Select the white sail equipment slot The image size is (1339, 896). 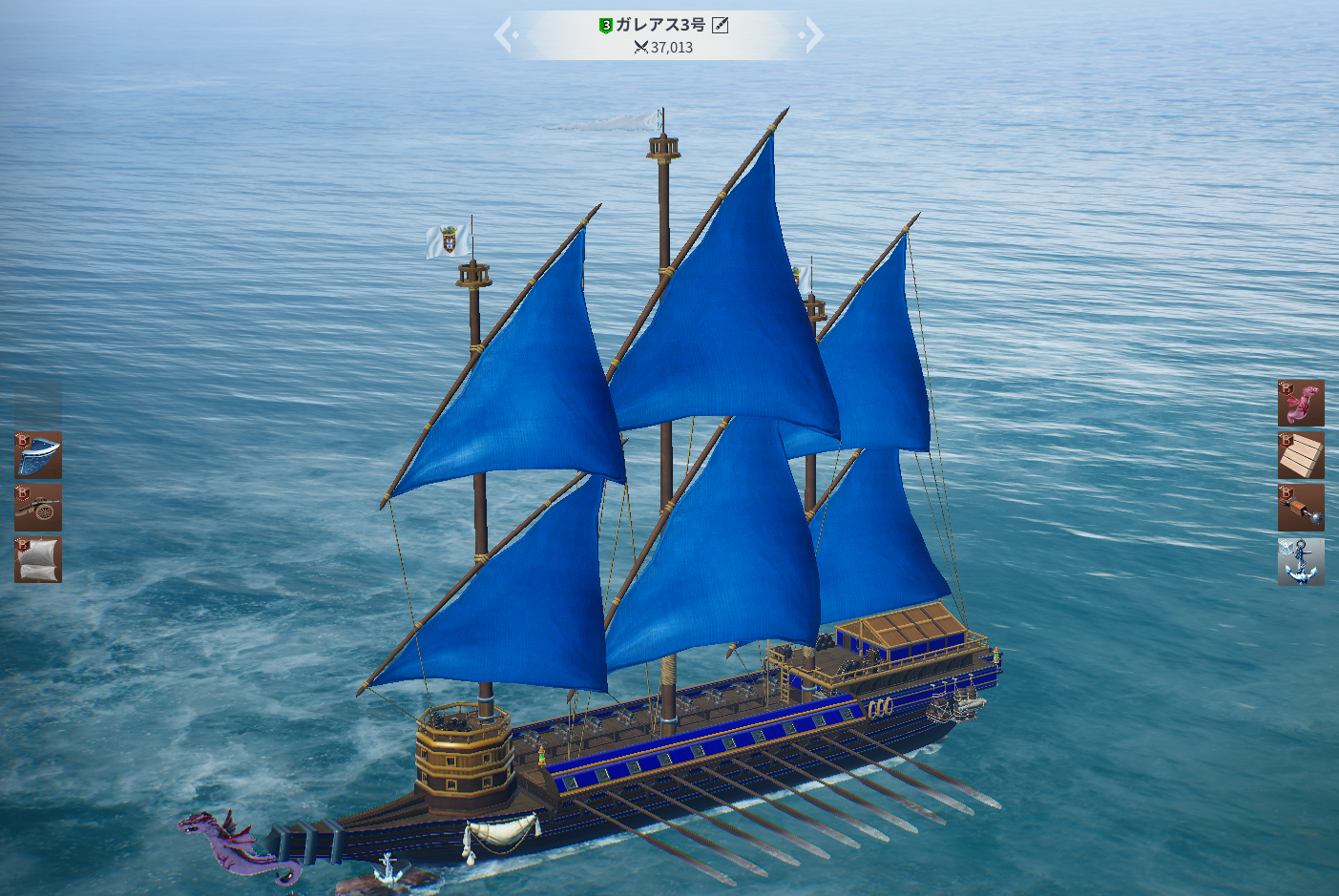coord(38,560)
